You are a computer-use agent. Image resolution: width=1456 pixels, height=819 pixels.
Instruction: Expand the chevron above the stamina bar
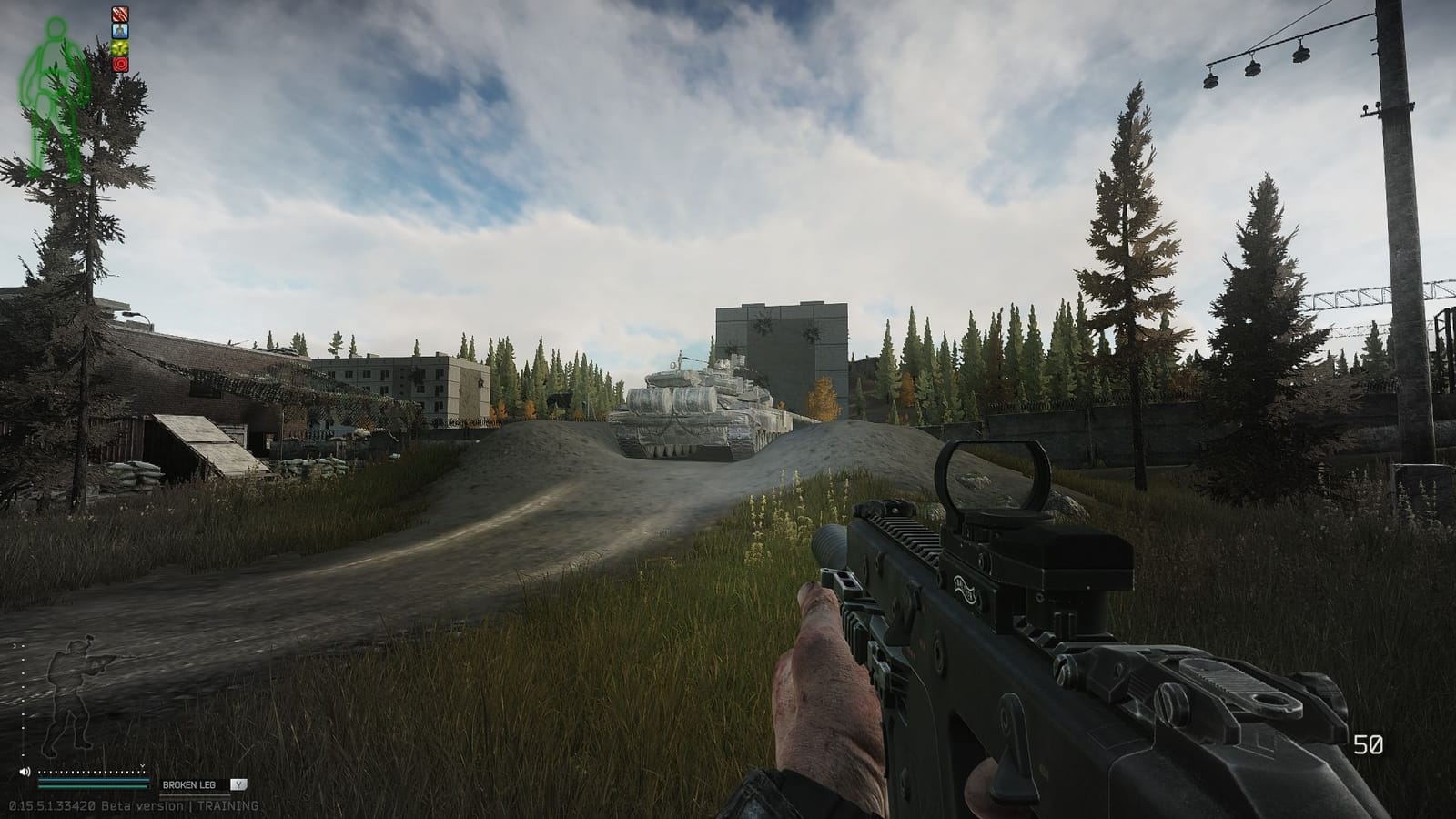[x=142, y=766]
